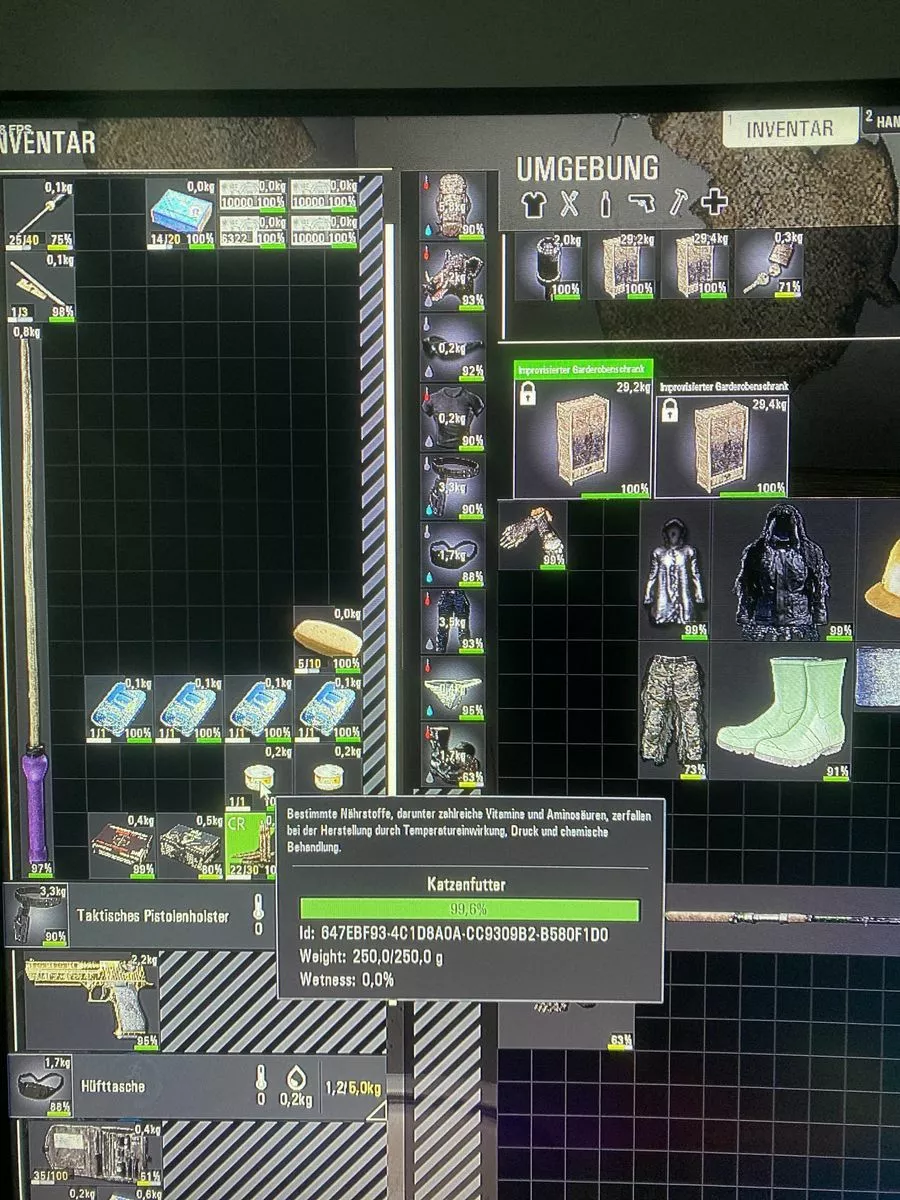Image resolution: width=900 pixels, height=1200 pixels.
Task: Activate the hammer tools filter icon
Action: 677,203
